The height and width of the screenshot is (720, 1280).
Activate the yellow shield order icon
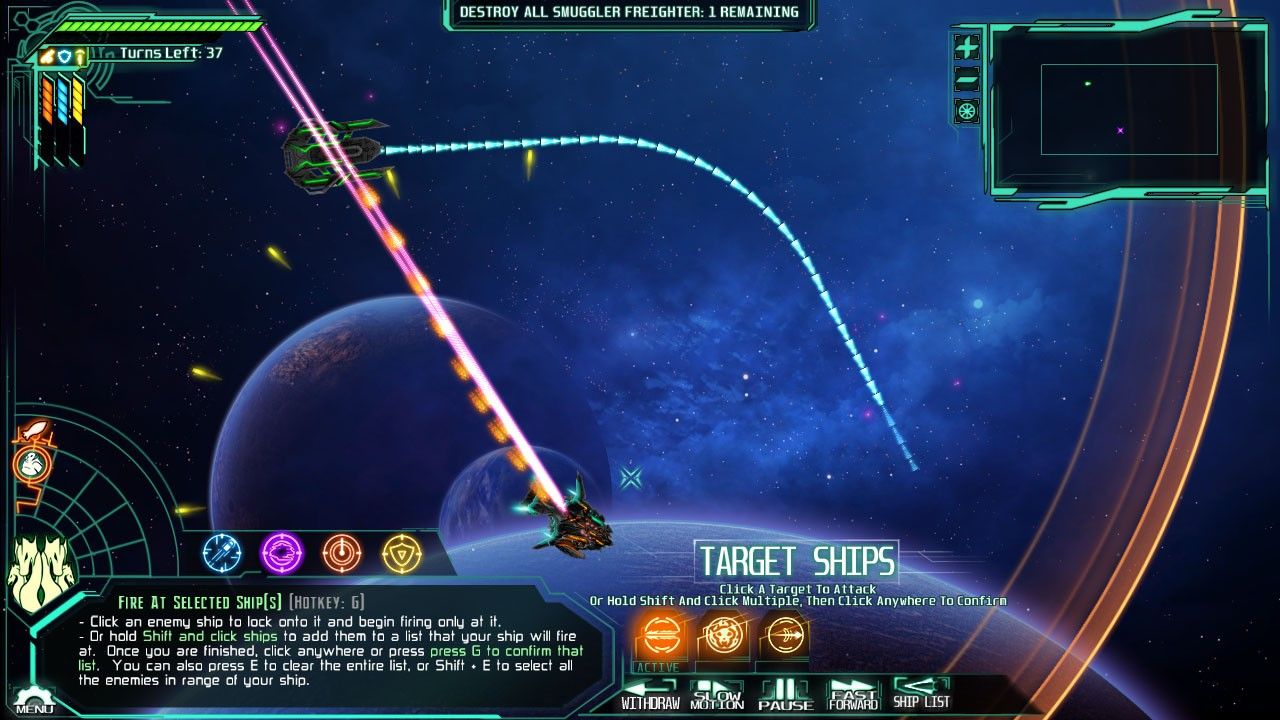402,552
